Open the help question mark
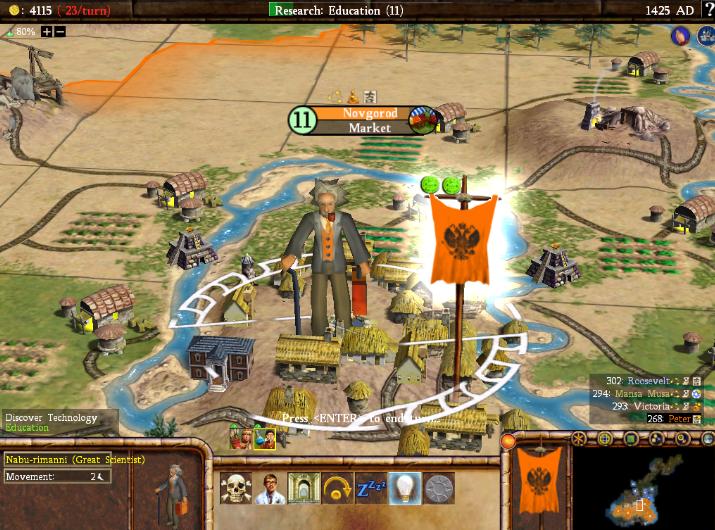The image size is (715, 530). [705, 10]
